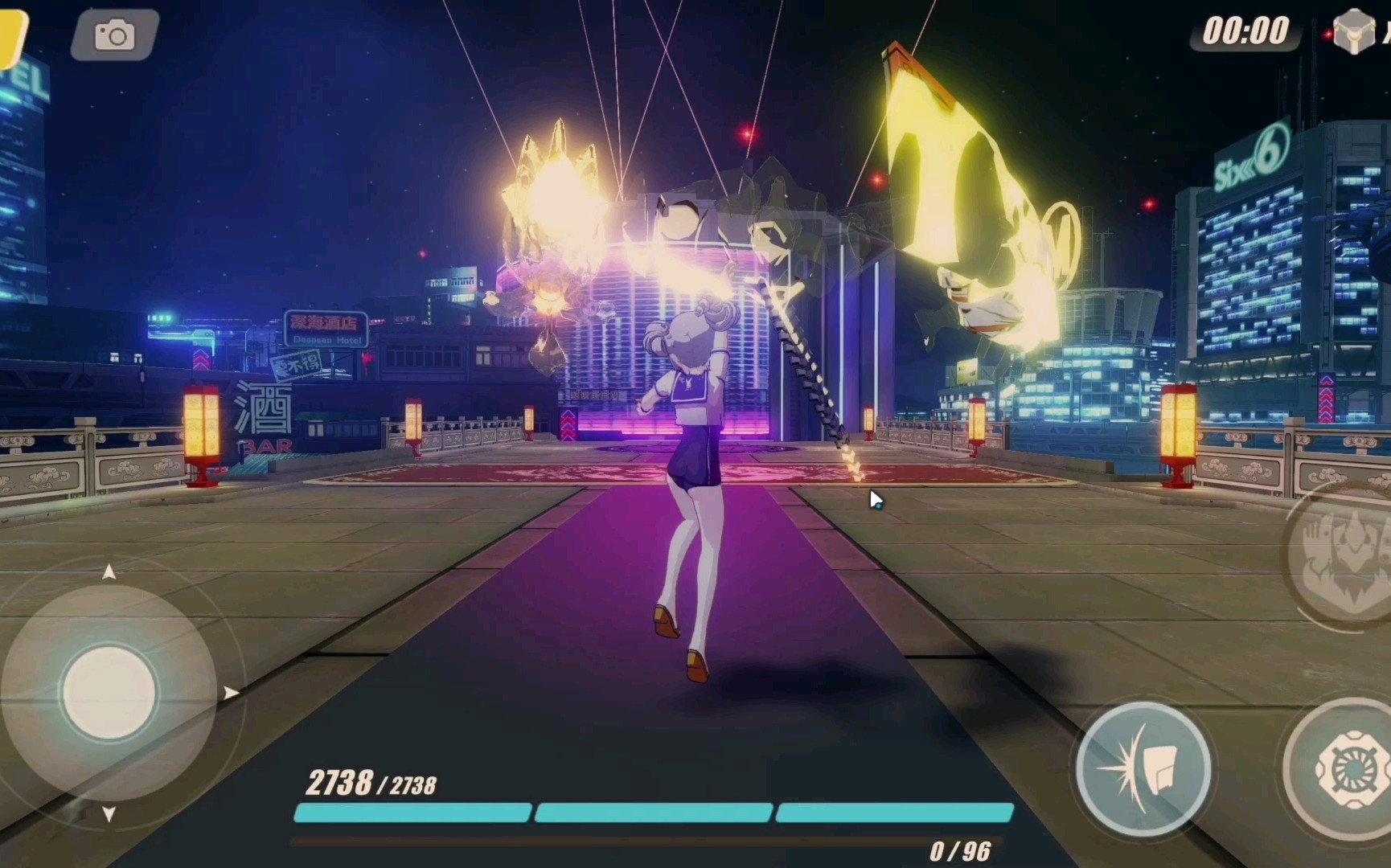Tap the joystick's up arrow
The image size is (1391, 868).
pyautogui.click(x=109, y=572)
